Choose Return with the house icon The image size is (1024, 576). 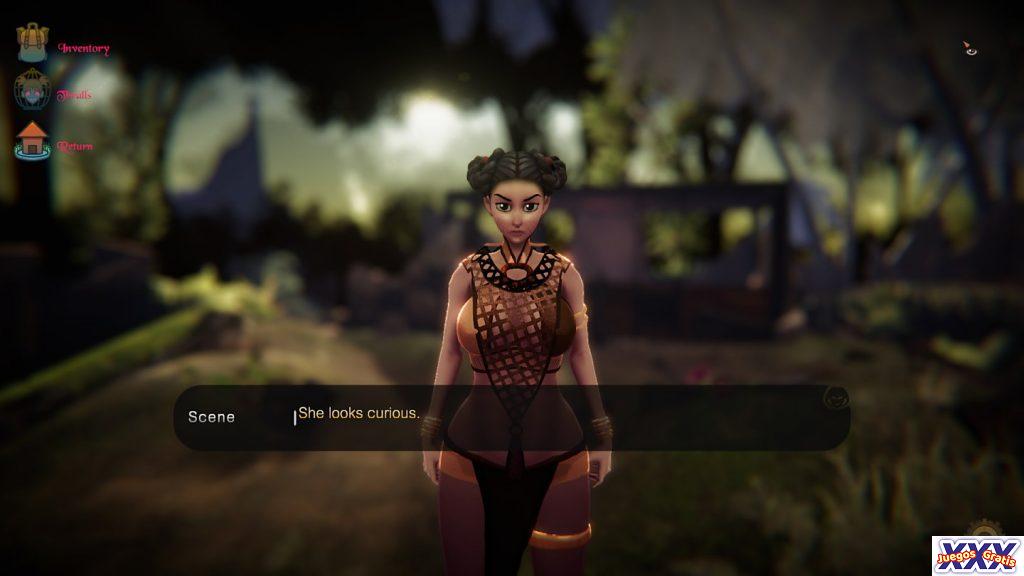33,142
